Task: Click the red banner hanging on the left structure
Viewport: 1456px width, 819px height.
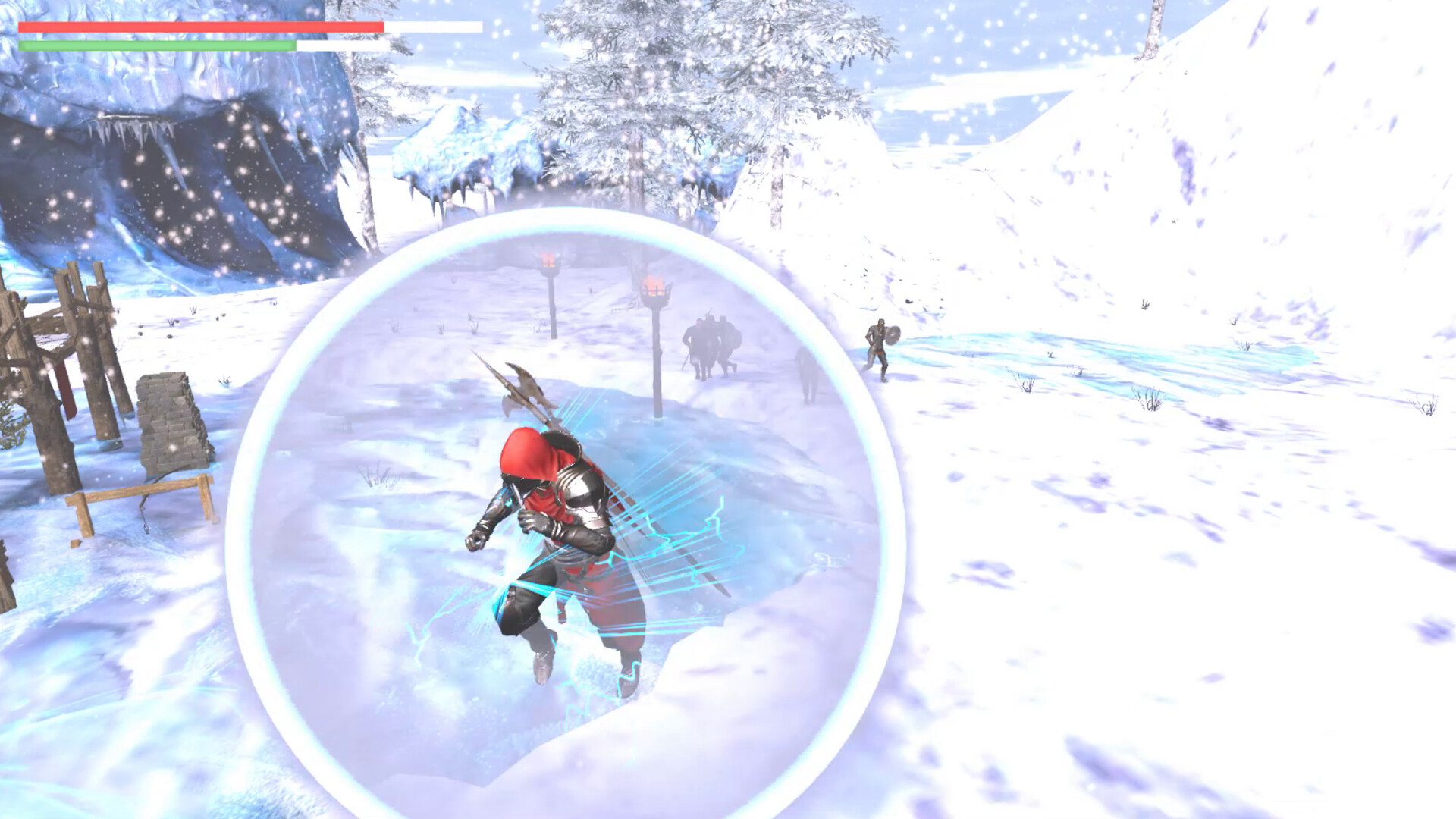Action: coord(65,387)
